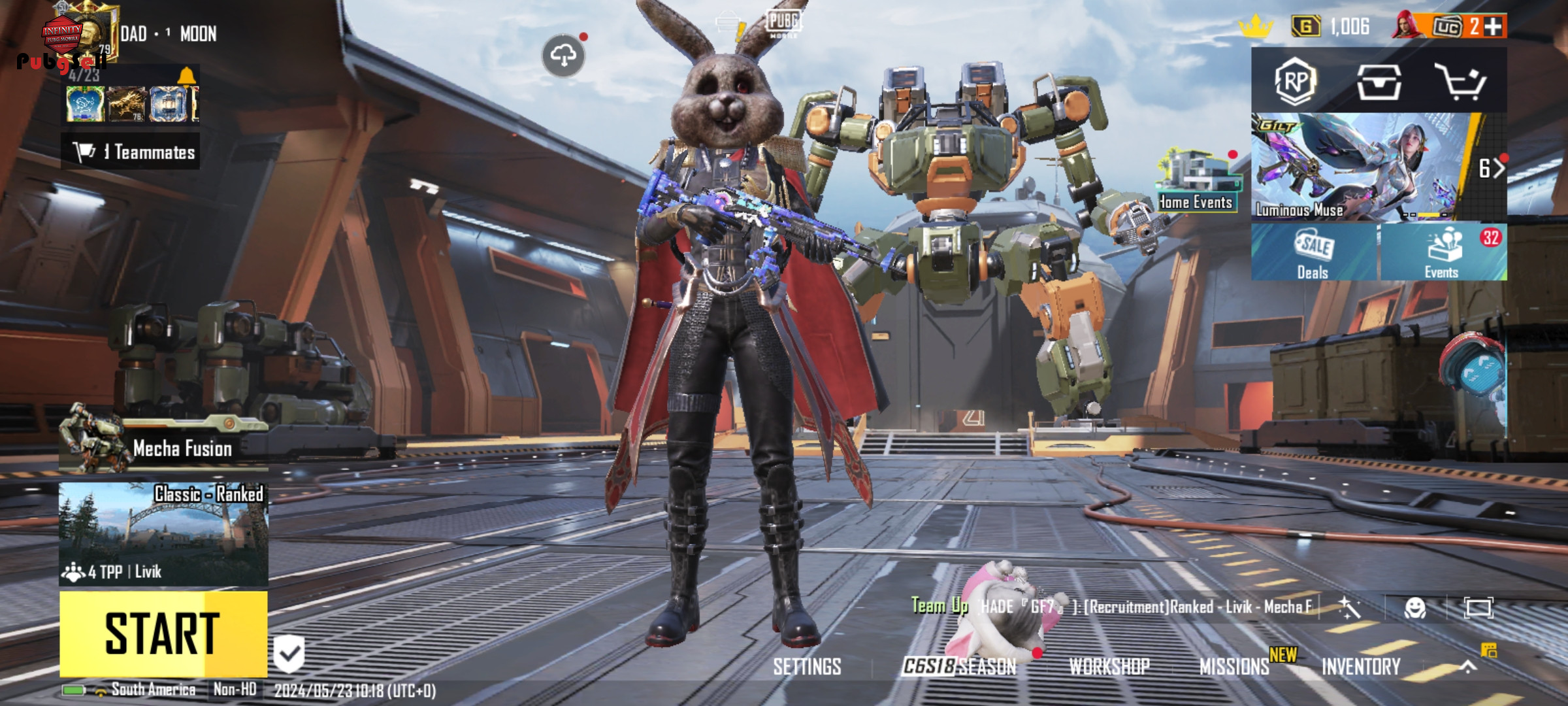Go to the WORKSHOP
The image size is (1568, 706).
pyautogui.click(x=1109, y=667)
